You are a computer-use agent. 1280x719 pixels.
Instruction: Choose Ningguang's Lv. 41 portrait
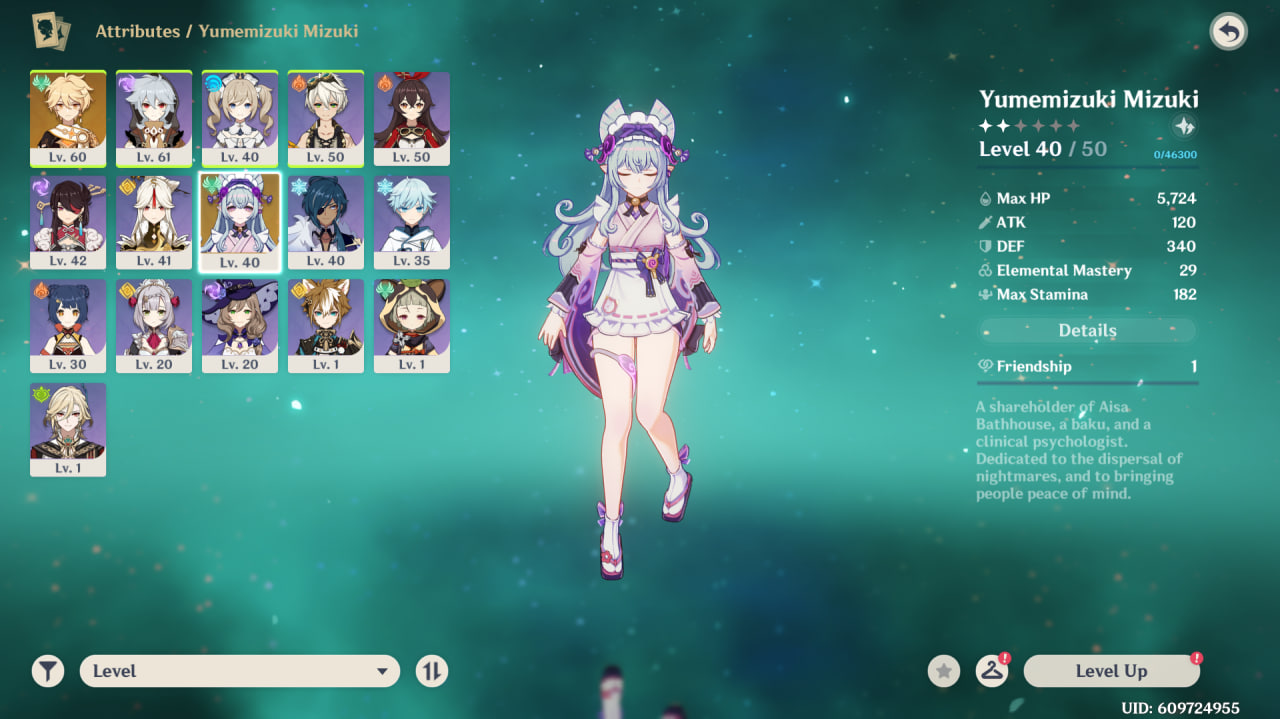(x=154, y=222)
